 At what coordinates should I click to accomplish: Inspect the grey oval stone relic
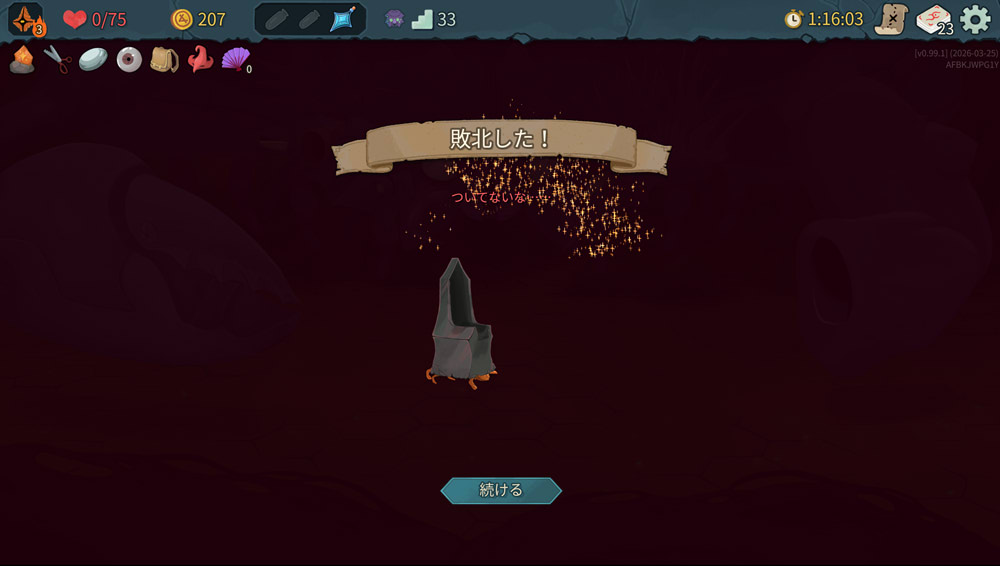pyautogui.click(x=93, y=60)
